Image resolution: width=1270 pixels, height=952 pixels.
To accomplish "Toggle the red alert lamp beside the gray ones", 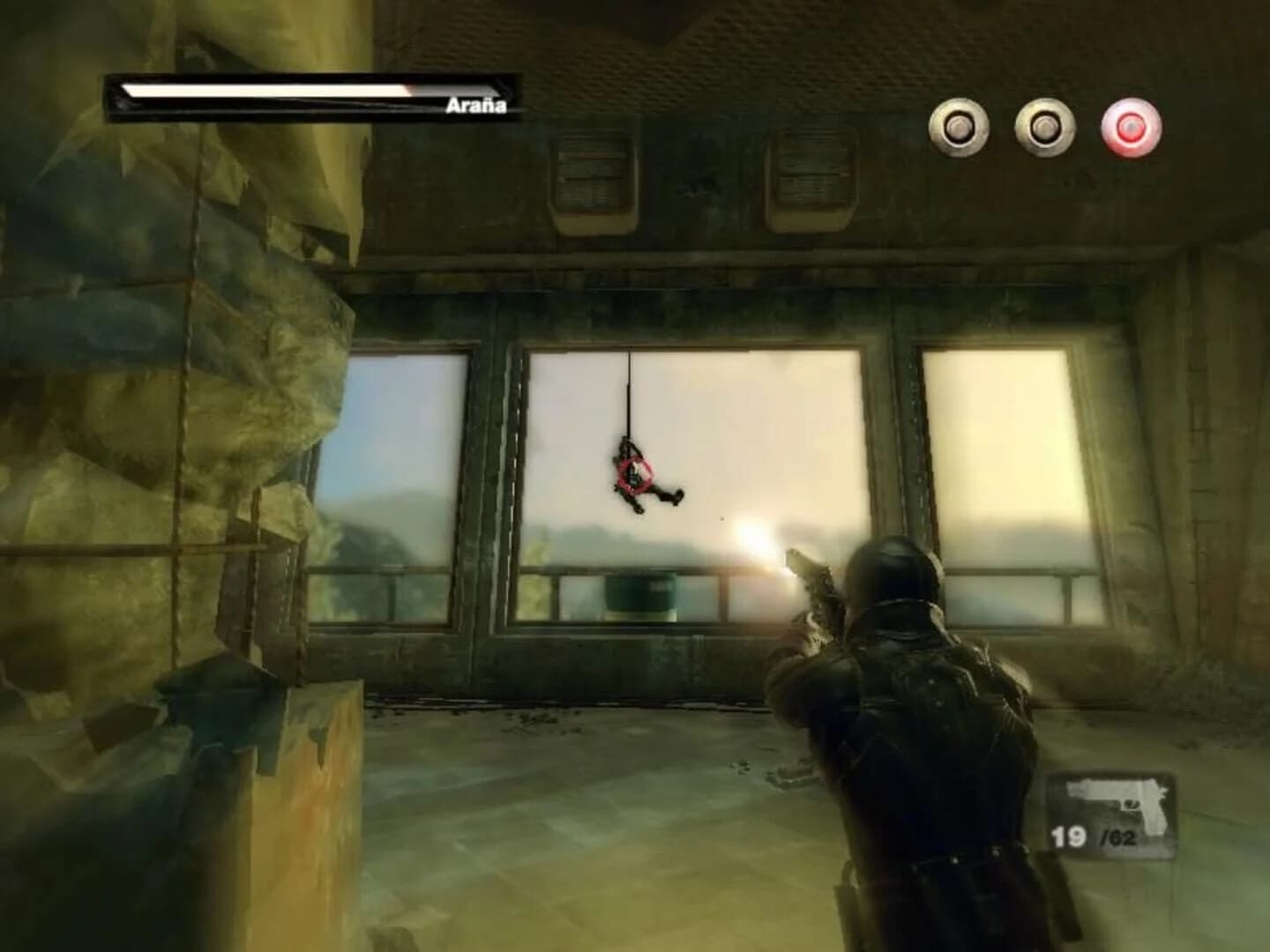I will [1130, 126].
